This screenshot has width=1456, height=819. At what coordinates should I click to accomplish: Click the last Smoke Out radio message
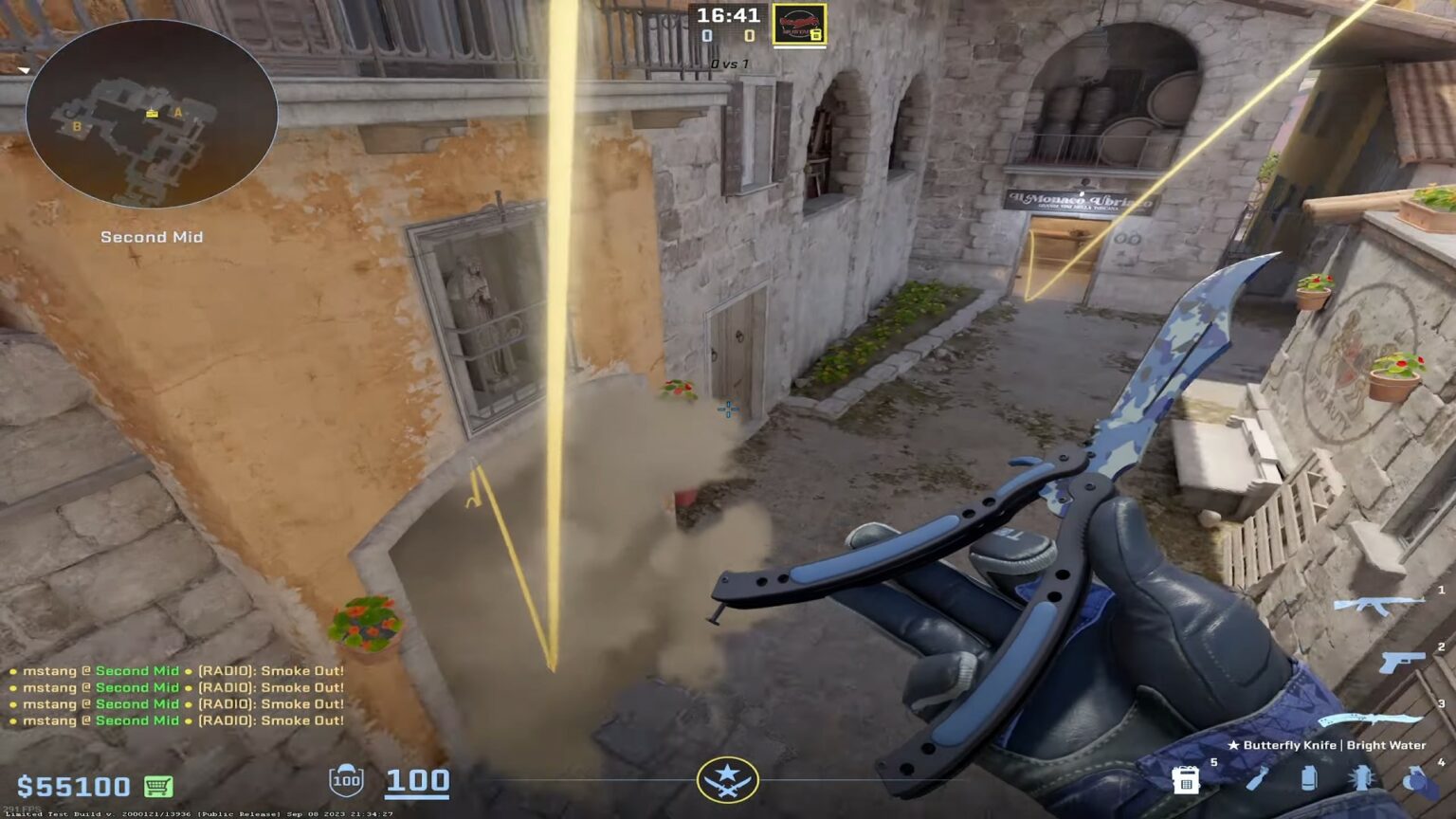point(270,721)
